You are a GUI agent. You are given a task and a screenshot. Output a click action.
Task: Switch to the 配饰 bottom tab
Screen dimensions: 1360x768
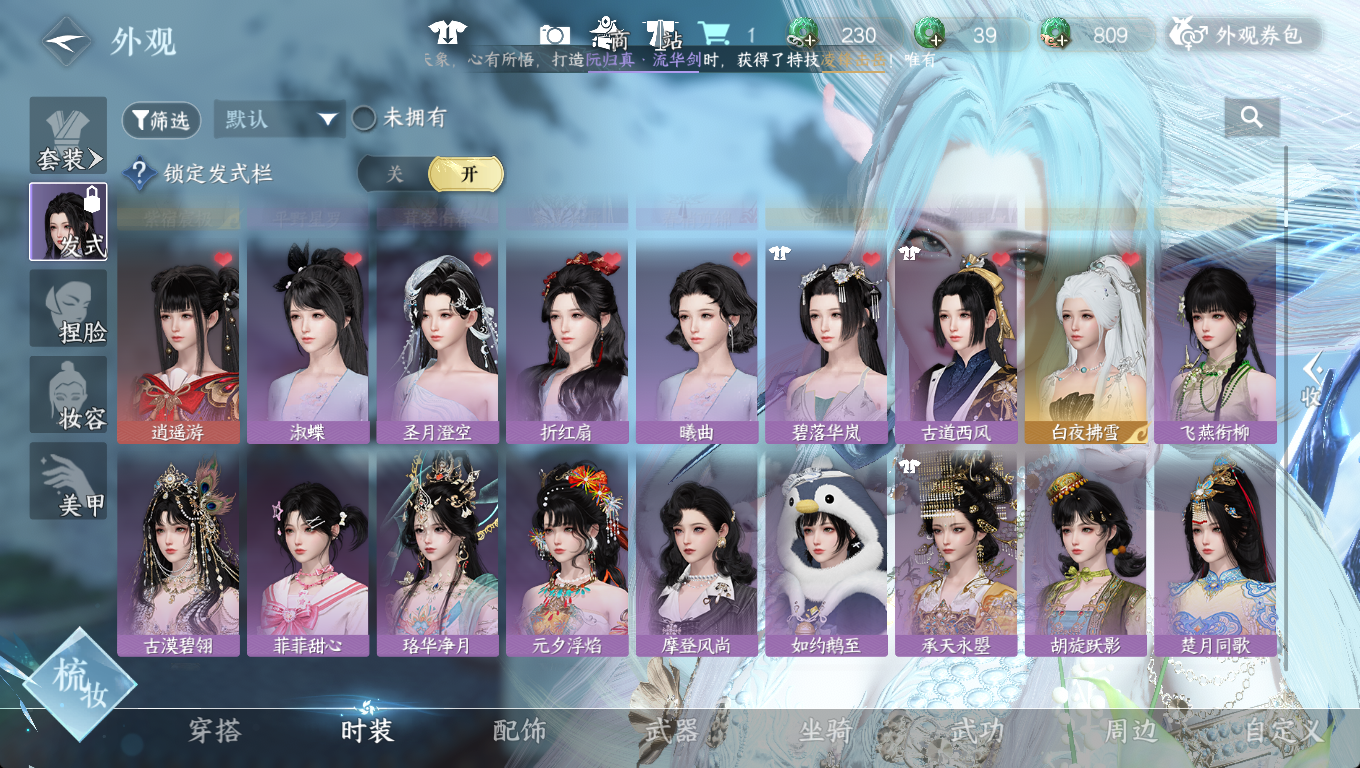[x=520, y=731]
